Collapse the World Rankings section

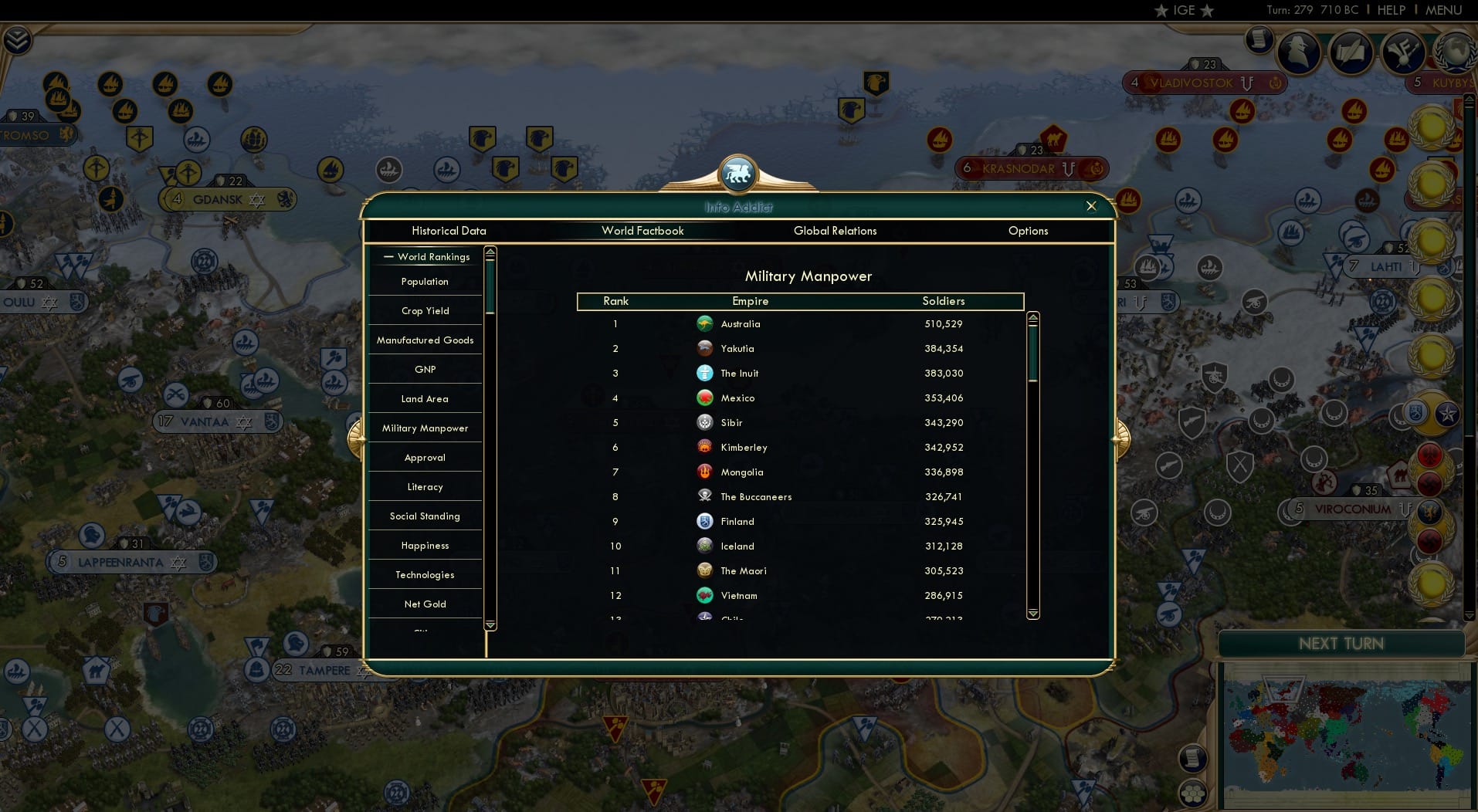click(388, 256)
